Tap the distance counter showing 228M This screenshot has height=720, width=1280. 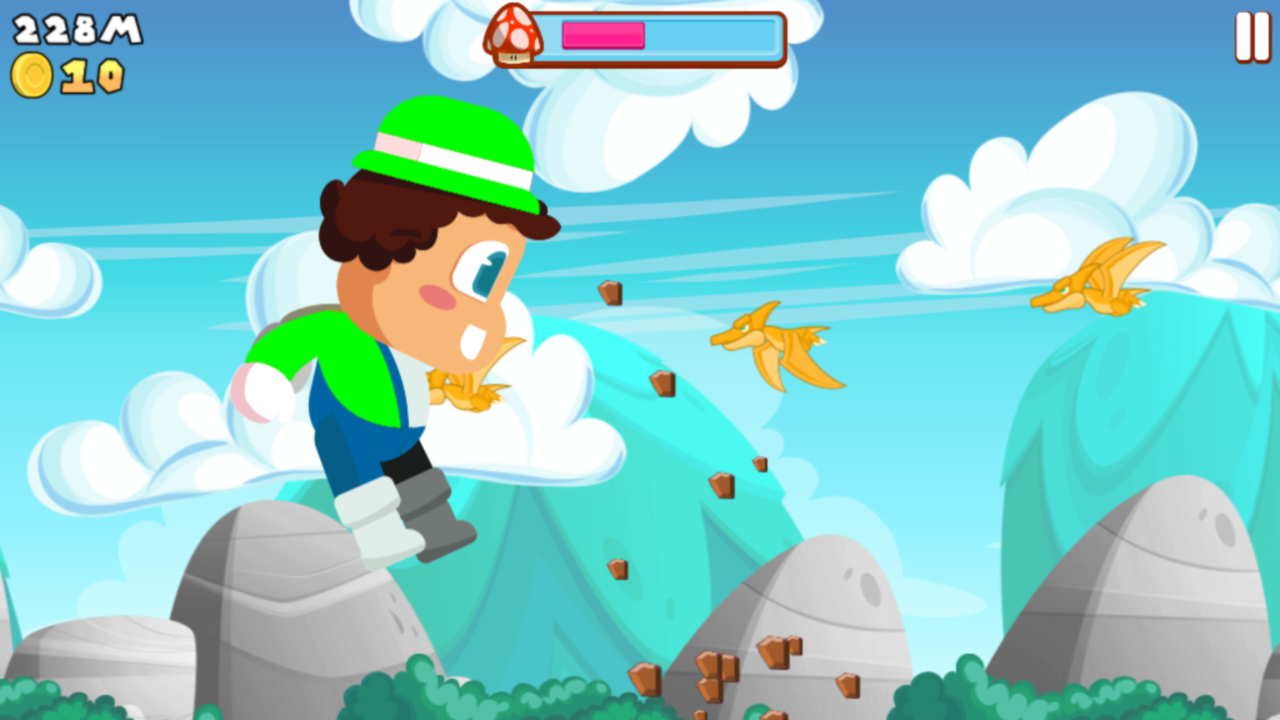click(x=78, y=30)
